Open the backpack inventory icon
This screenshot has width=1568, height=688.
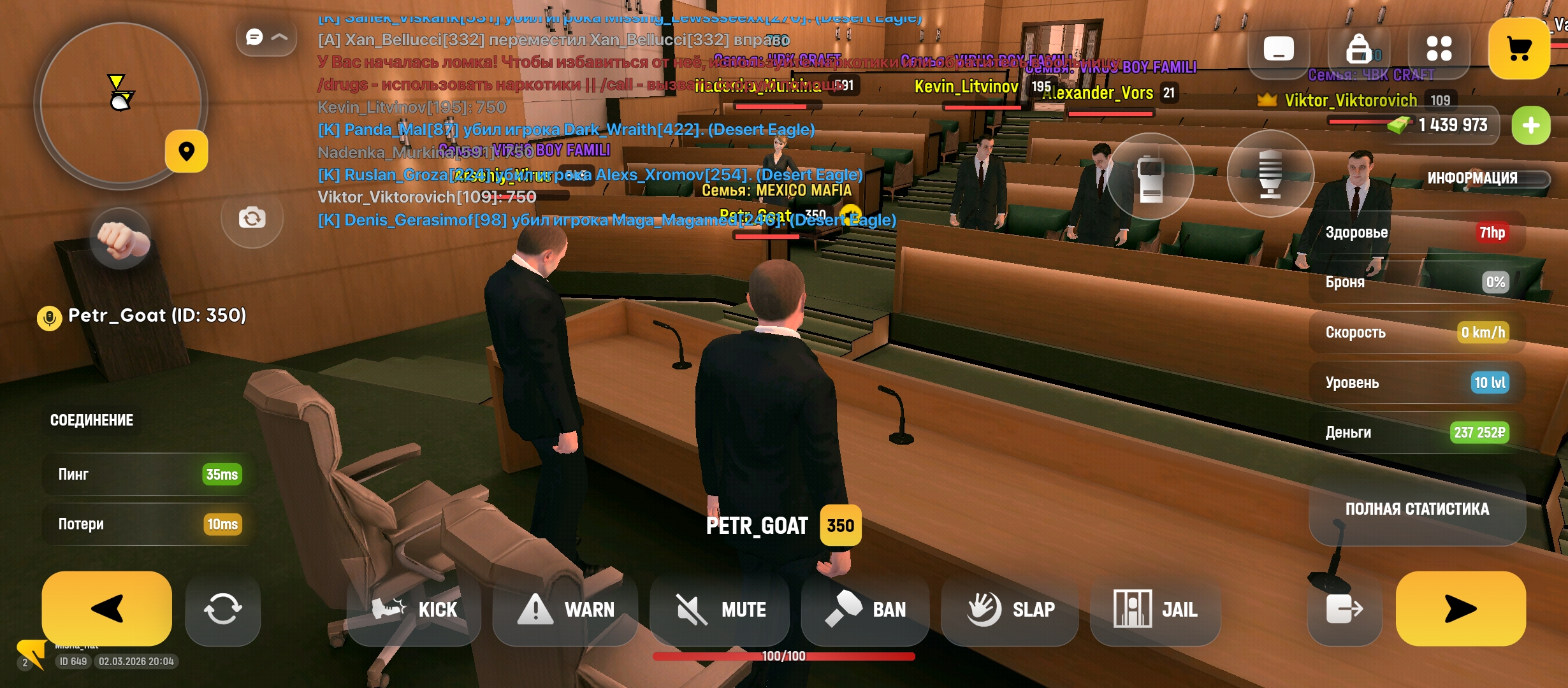[1358, 48]
